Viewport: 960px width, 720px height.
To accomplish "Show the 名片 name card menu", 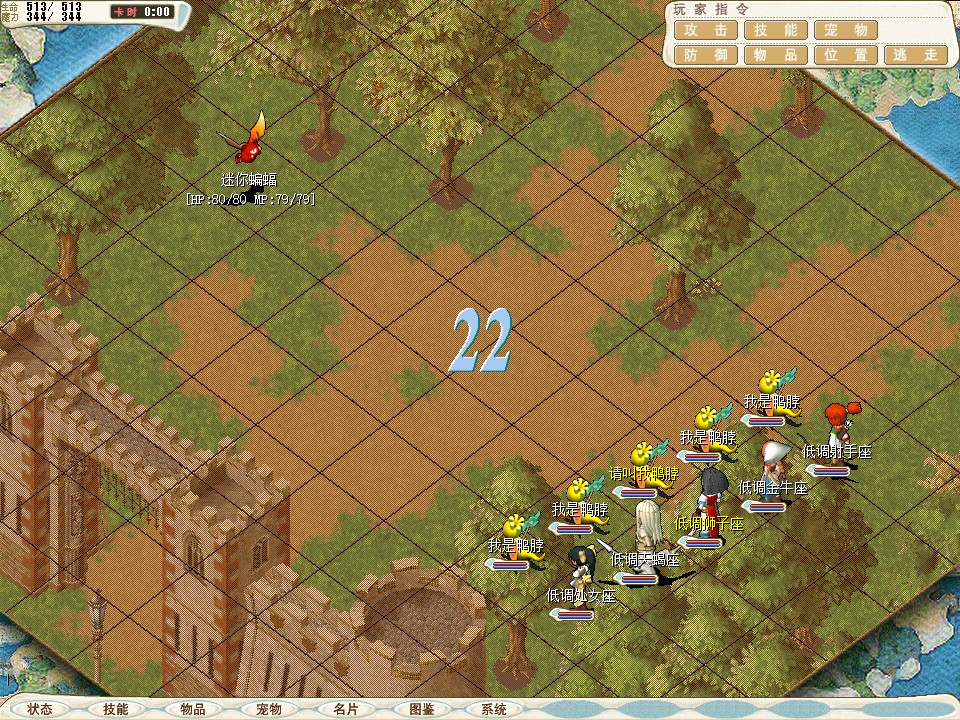I will pyautogui.click(x=345, y=709).
